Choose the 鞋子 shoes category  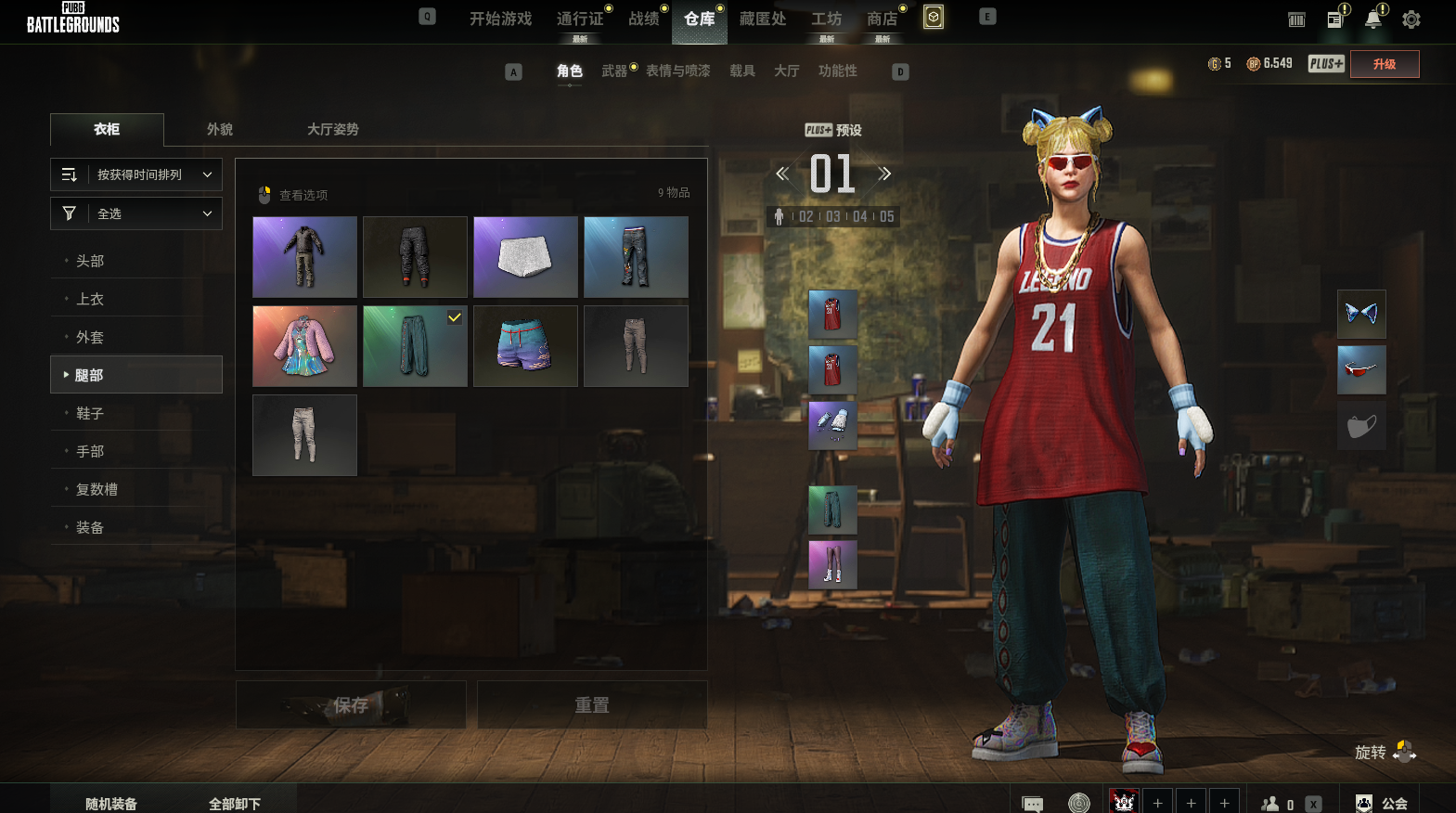[90, 413]
